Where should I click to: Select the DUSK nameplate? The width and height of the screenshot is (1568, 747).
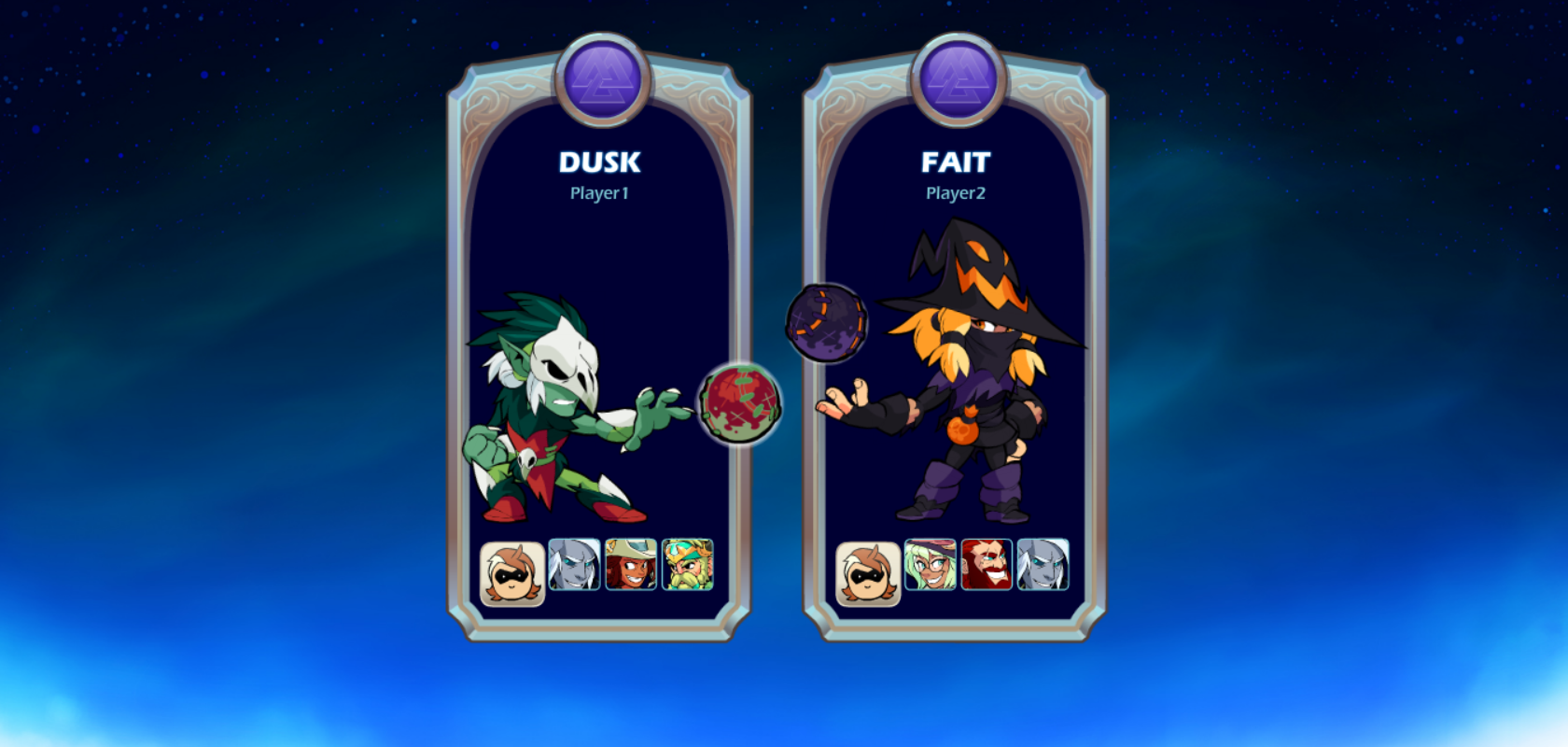600,162
